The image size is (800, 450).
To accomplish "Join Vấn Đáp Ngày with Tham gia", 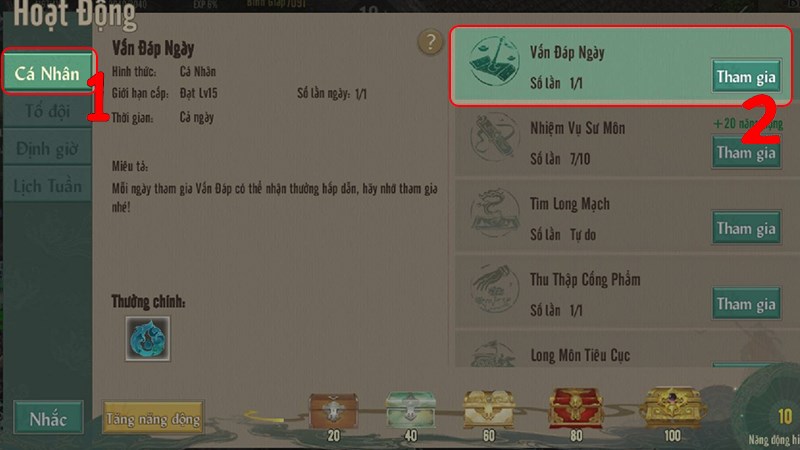I will pos(746,76).
